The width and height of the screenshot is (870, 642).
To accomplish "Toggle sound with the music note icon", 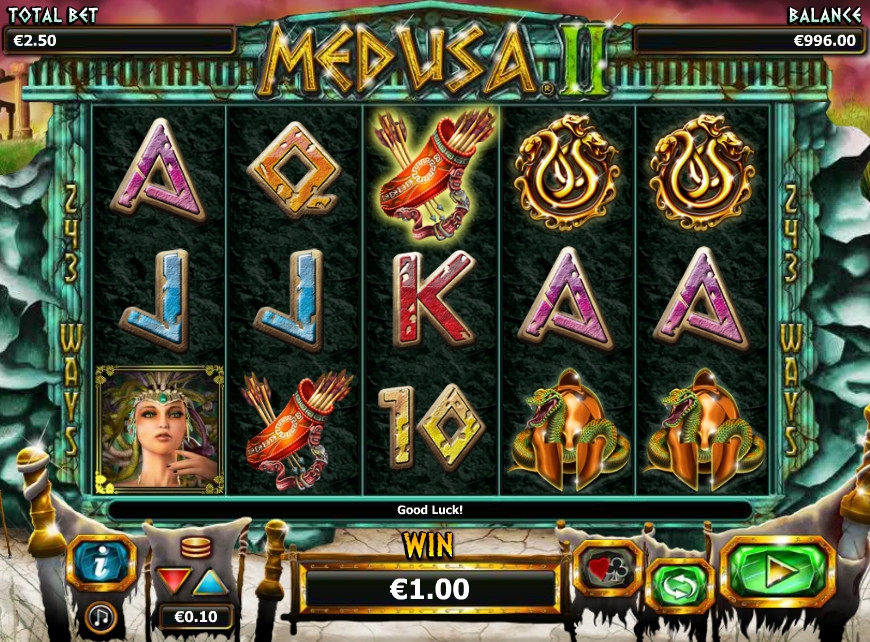I will pos(99,615).
